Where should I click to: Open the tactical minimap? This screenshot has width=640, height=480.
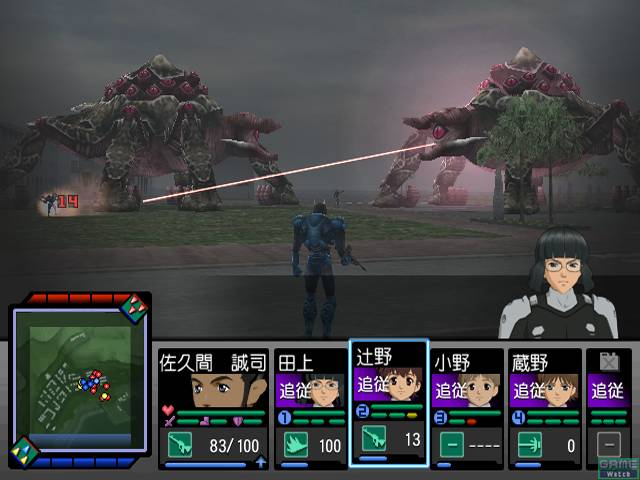coord(78,381)
